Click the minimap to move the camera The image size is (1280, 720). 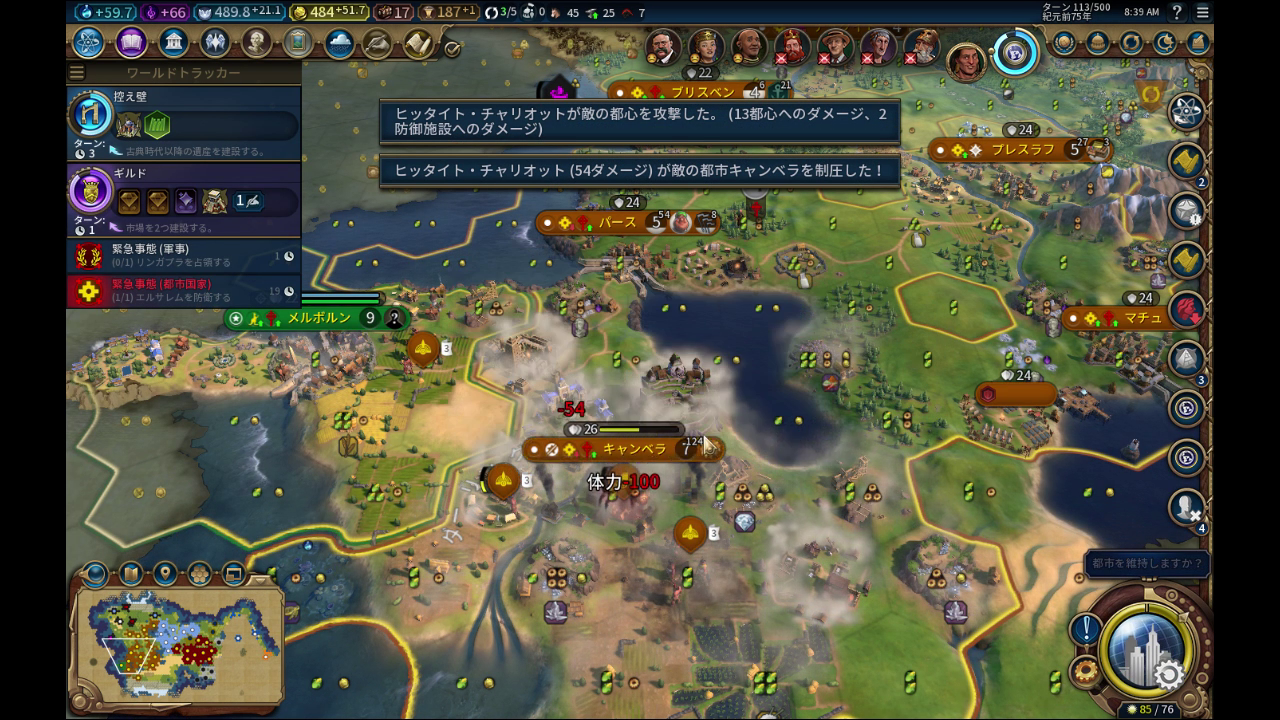tap(180, 640)
